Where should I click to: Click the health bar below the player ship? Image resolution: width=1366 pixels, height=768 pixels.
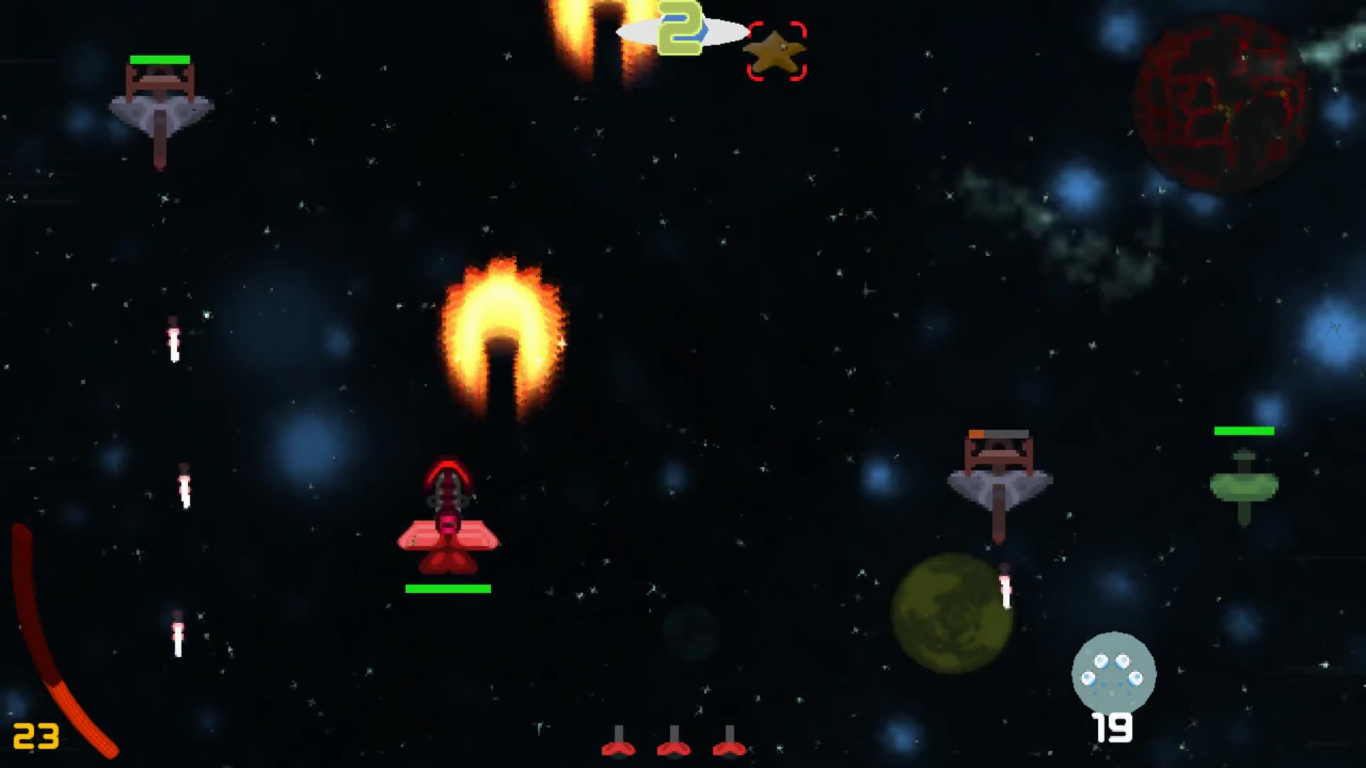coord(448,588)
